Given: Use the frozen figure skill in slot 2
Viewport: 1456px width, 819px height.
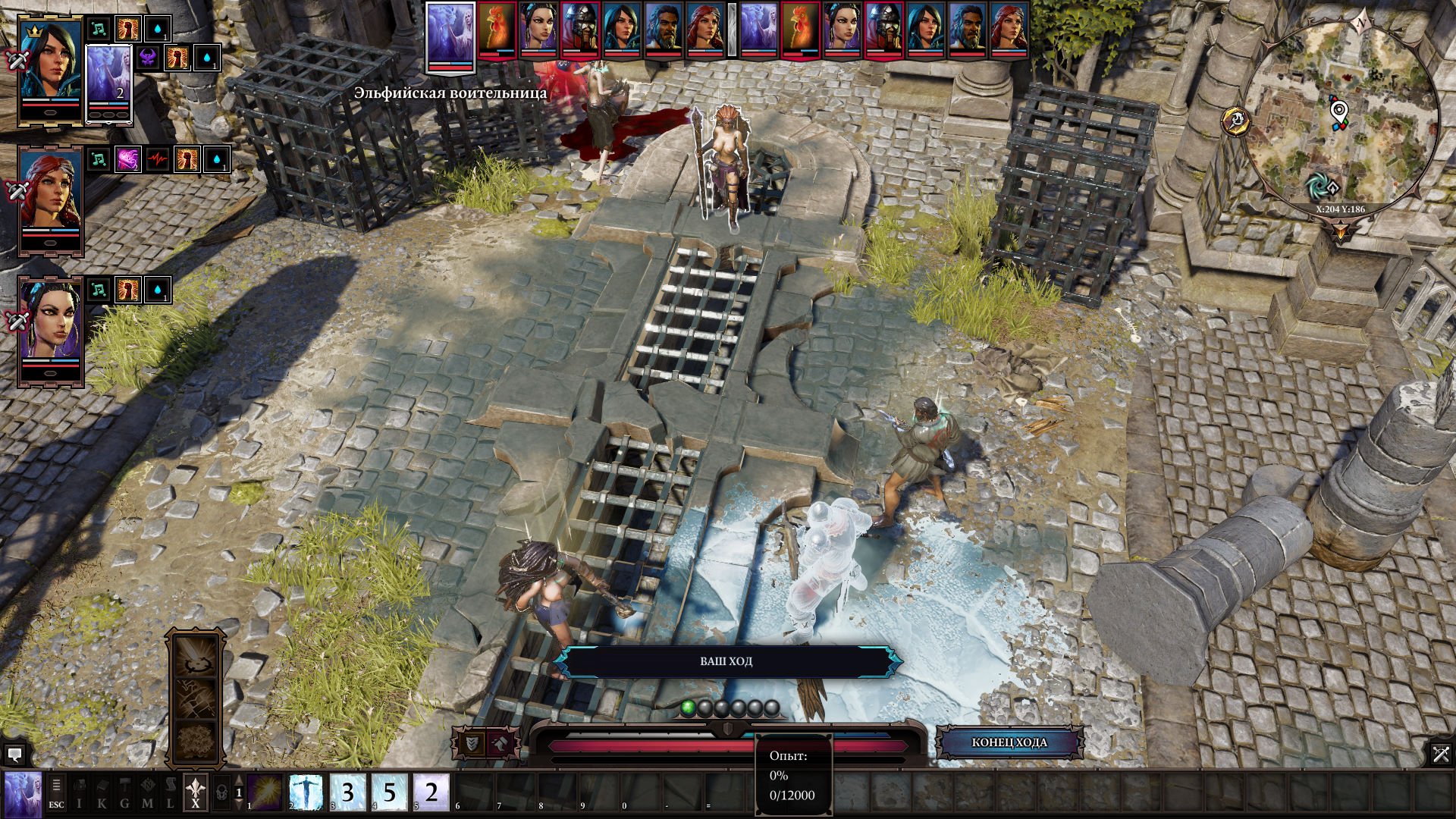Looking at the screenshot, I should (x=306, y=792).
